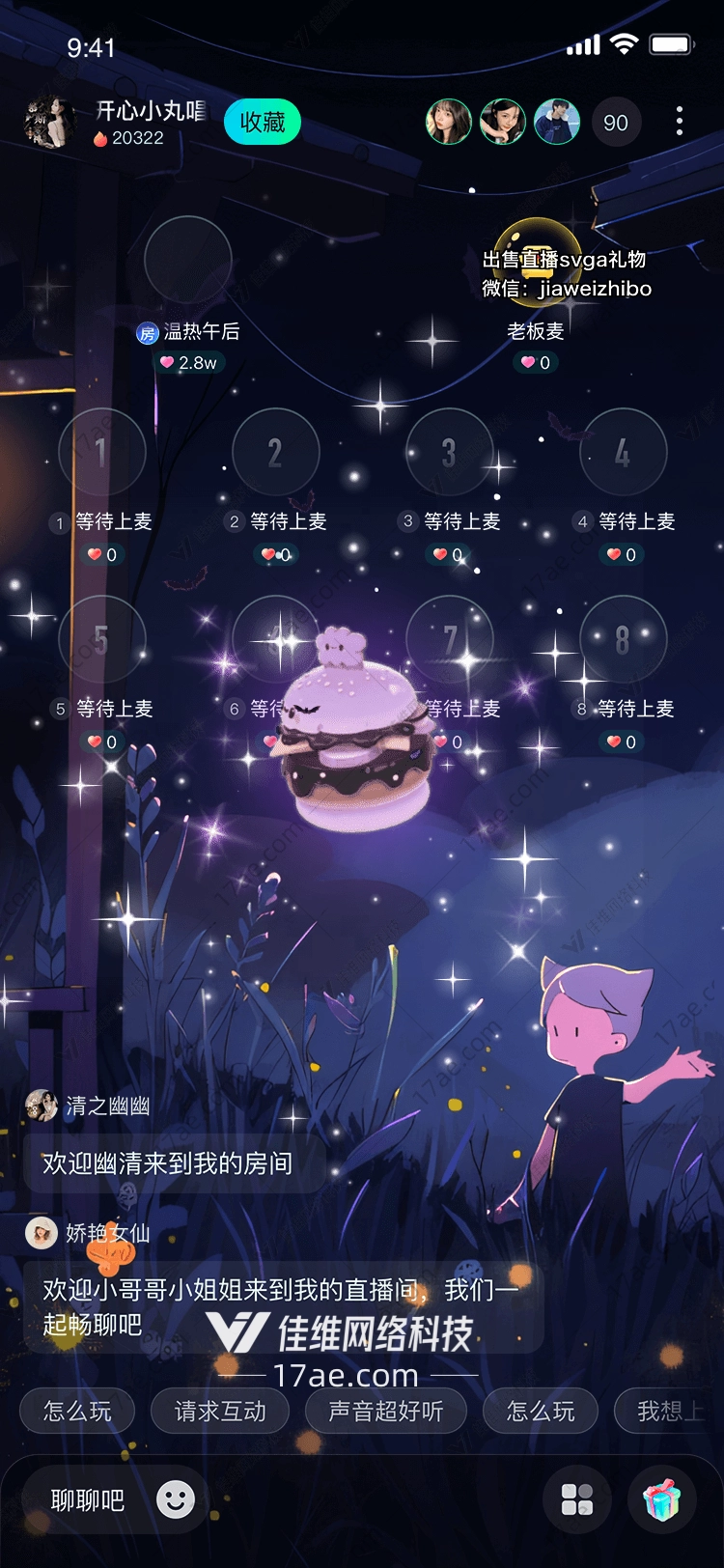This screenshot has width=724, height=1568.
Task: Open 清之幽幽's chat avatar
Action: [42, 1106]
